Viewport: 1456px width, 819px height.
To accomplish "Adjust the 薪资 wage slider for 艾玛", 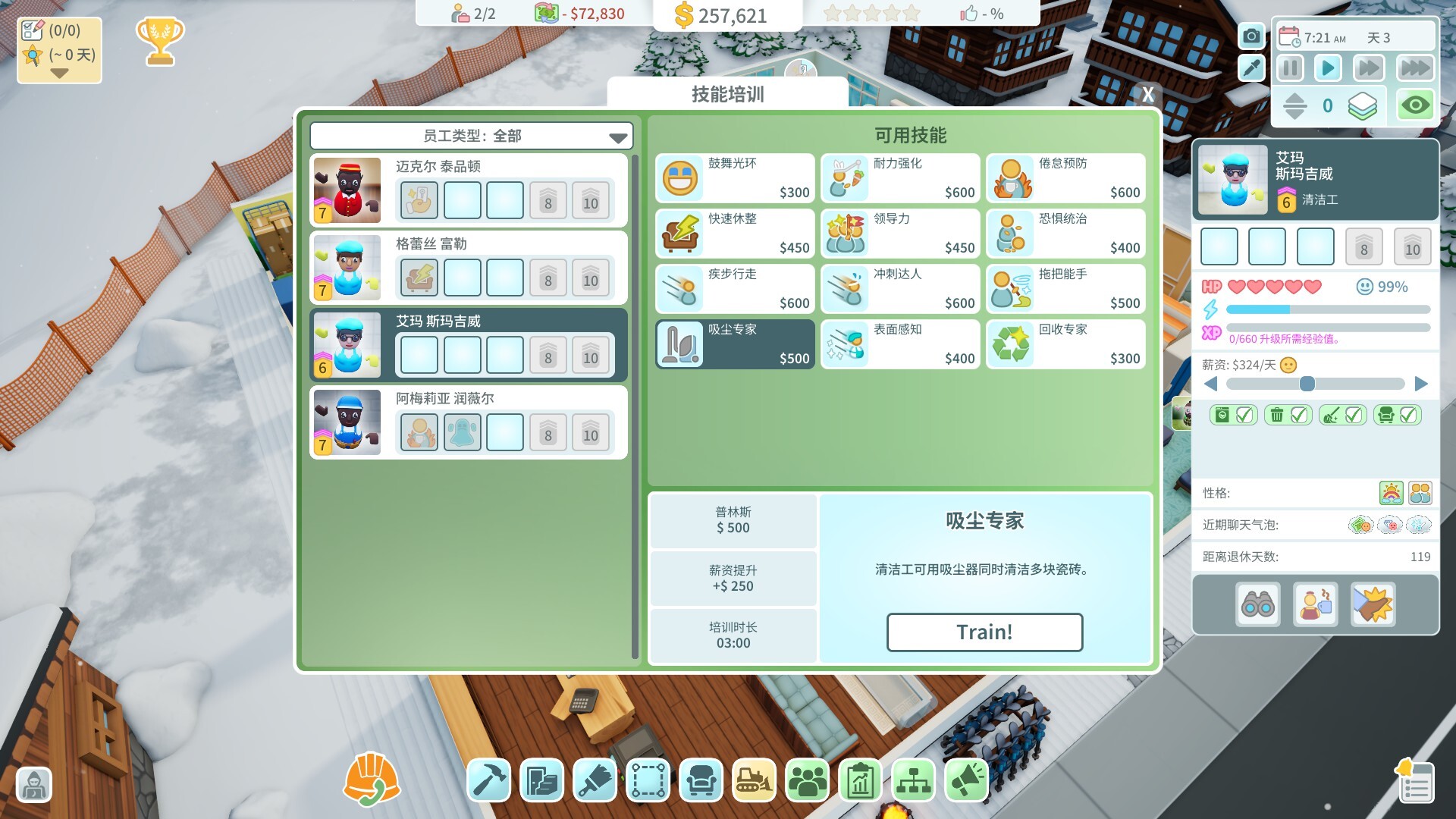I will pyautogui.click(x=1306, y=384).
